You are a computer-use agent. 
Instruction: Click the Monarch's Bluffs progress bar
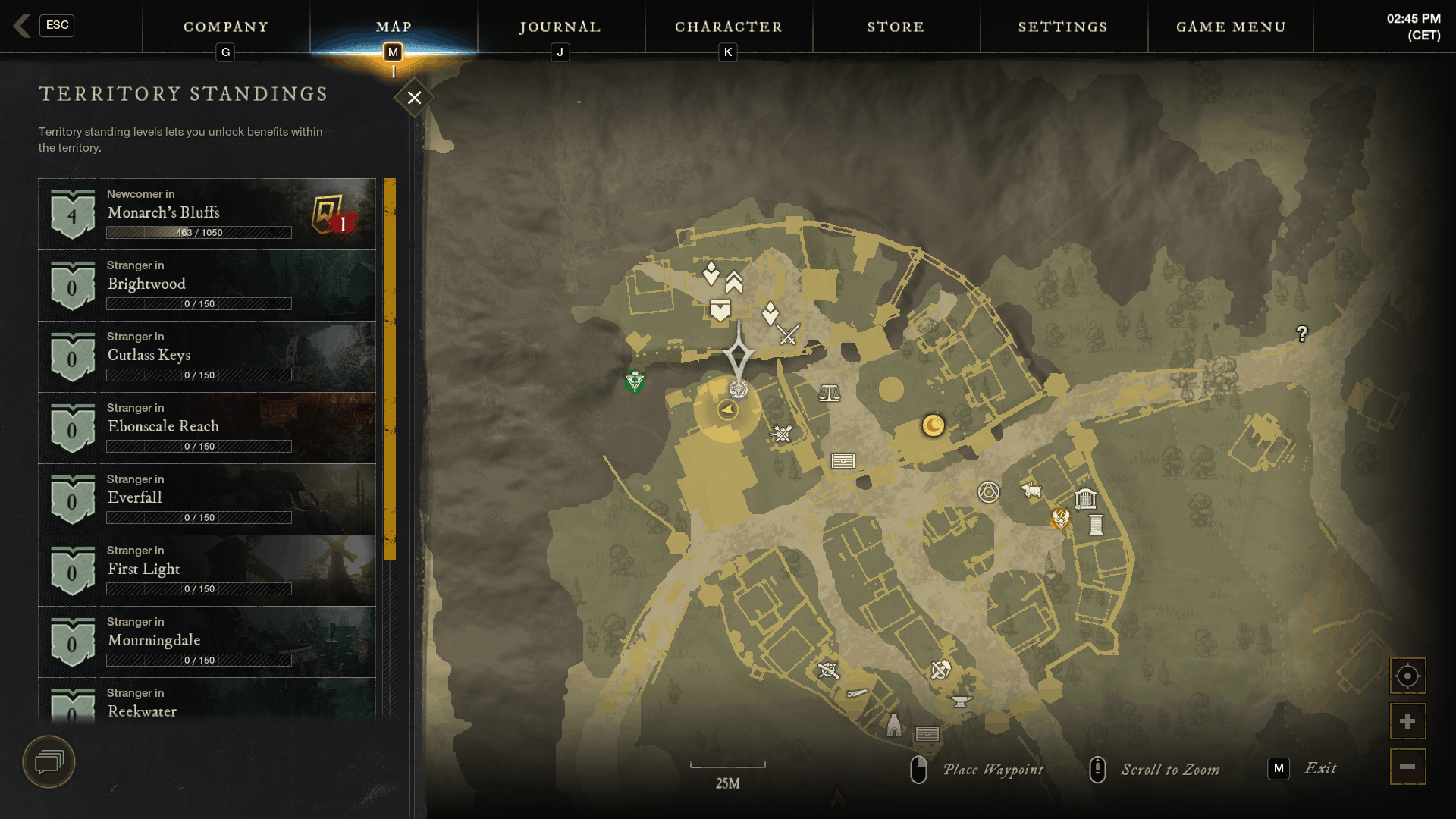pyautogui.click(x=199, y=233)
